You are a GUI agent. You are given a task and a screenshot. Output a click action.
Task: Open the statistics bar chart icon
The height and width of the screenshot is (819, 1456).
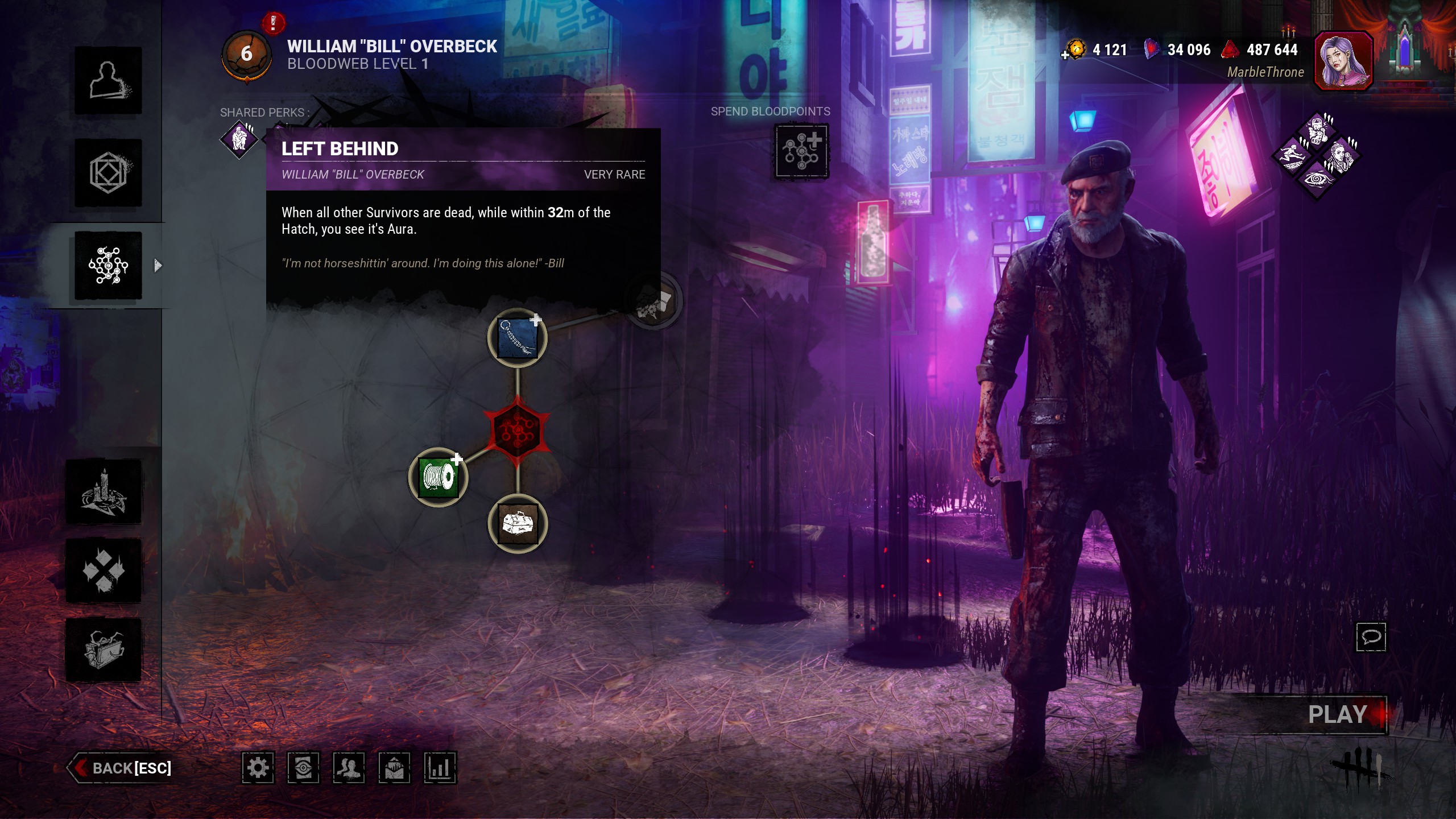(440, 768)
